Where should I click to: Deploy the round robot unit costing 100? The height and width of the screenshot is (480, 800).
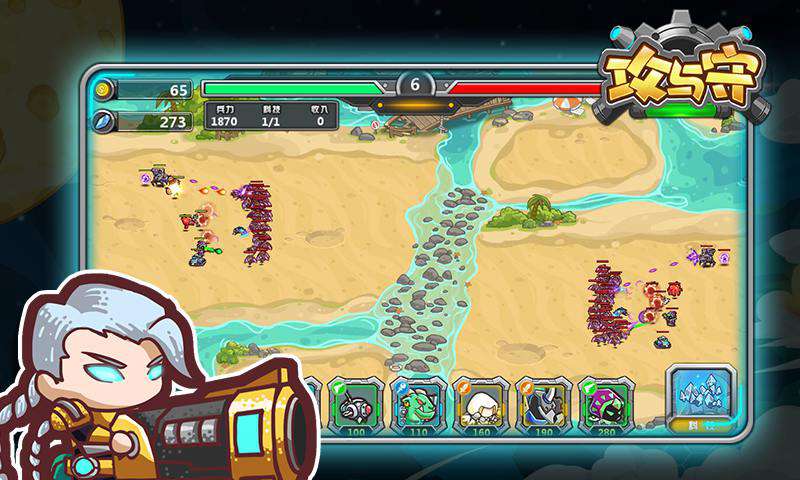pyautogui.click(x=355, y=405)
